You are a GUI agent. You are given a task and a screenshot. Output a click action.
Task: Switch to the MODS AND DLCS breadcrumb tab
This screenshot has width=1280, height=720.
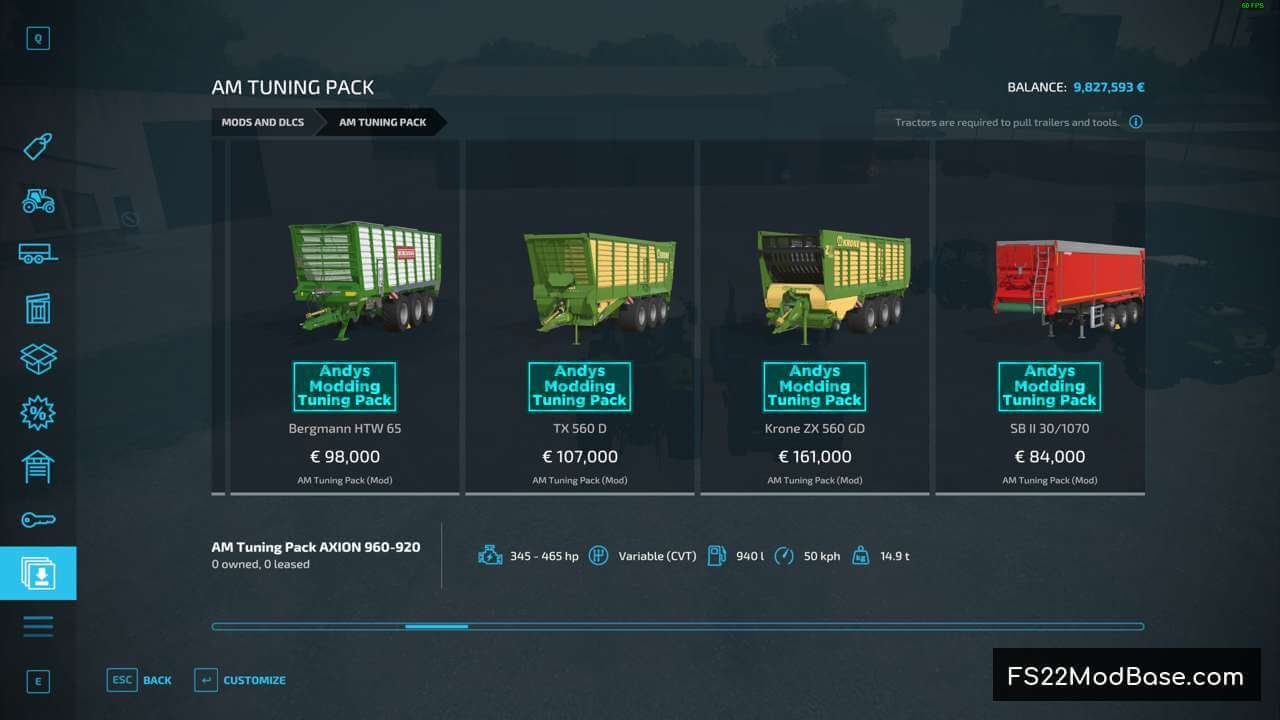coord(263,122)
